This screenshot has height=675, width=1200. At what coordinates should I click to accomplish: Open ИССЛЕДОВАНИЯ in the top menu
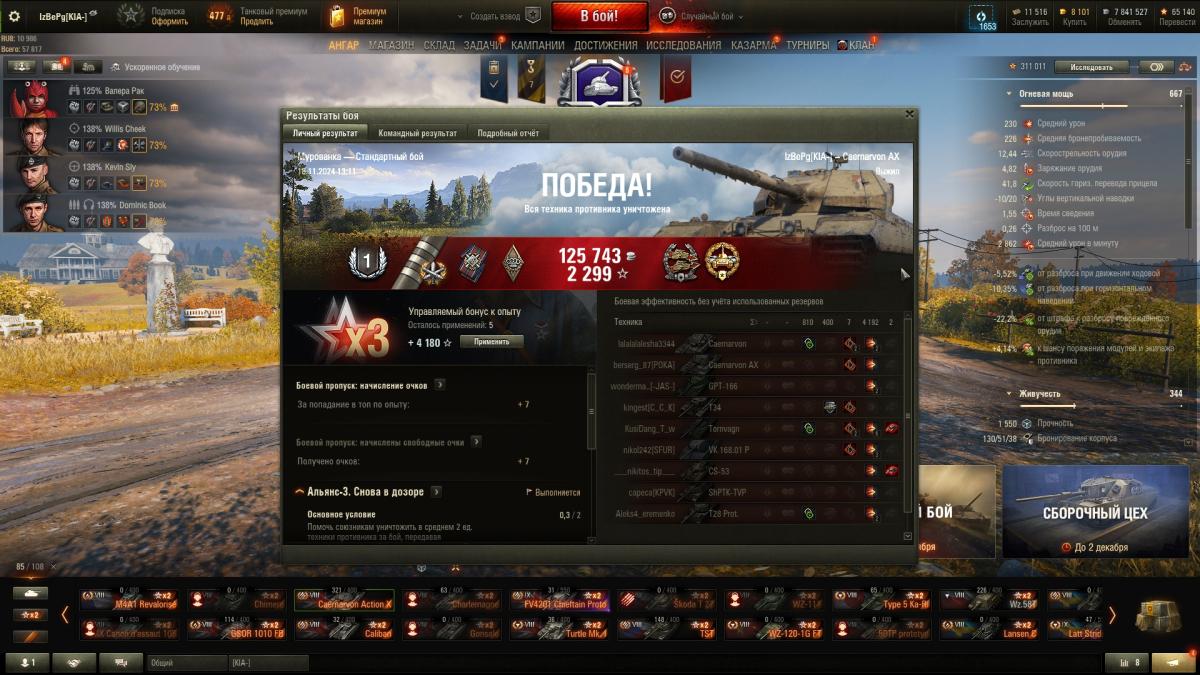[683, 45]
